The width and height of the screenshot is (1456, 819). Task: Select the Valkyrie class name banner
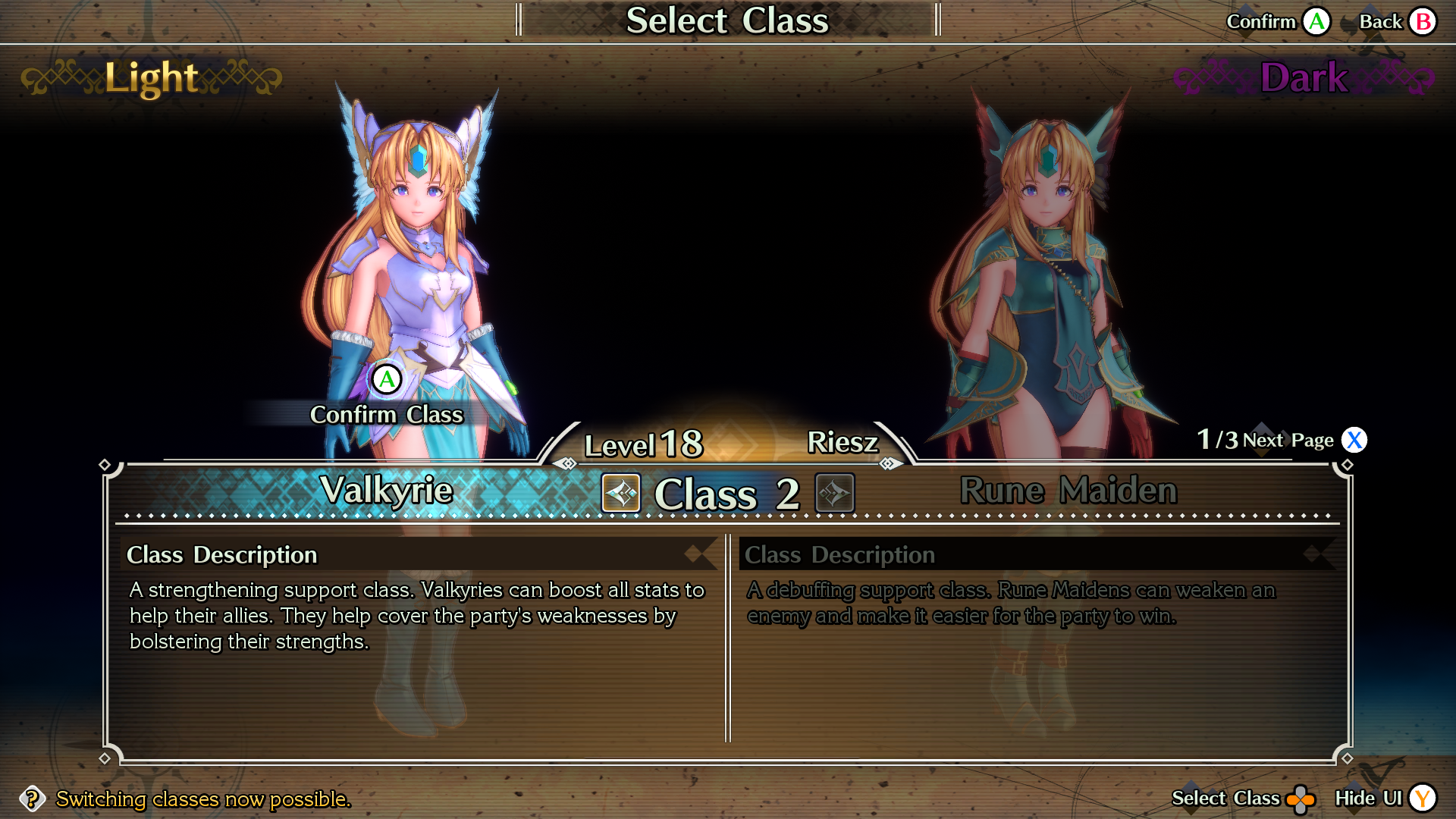(386, 491)
